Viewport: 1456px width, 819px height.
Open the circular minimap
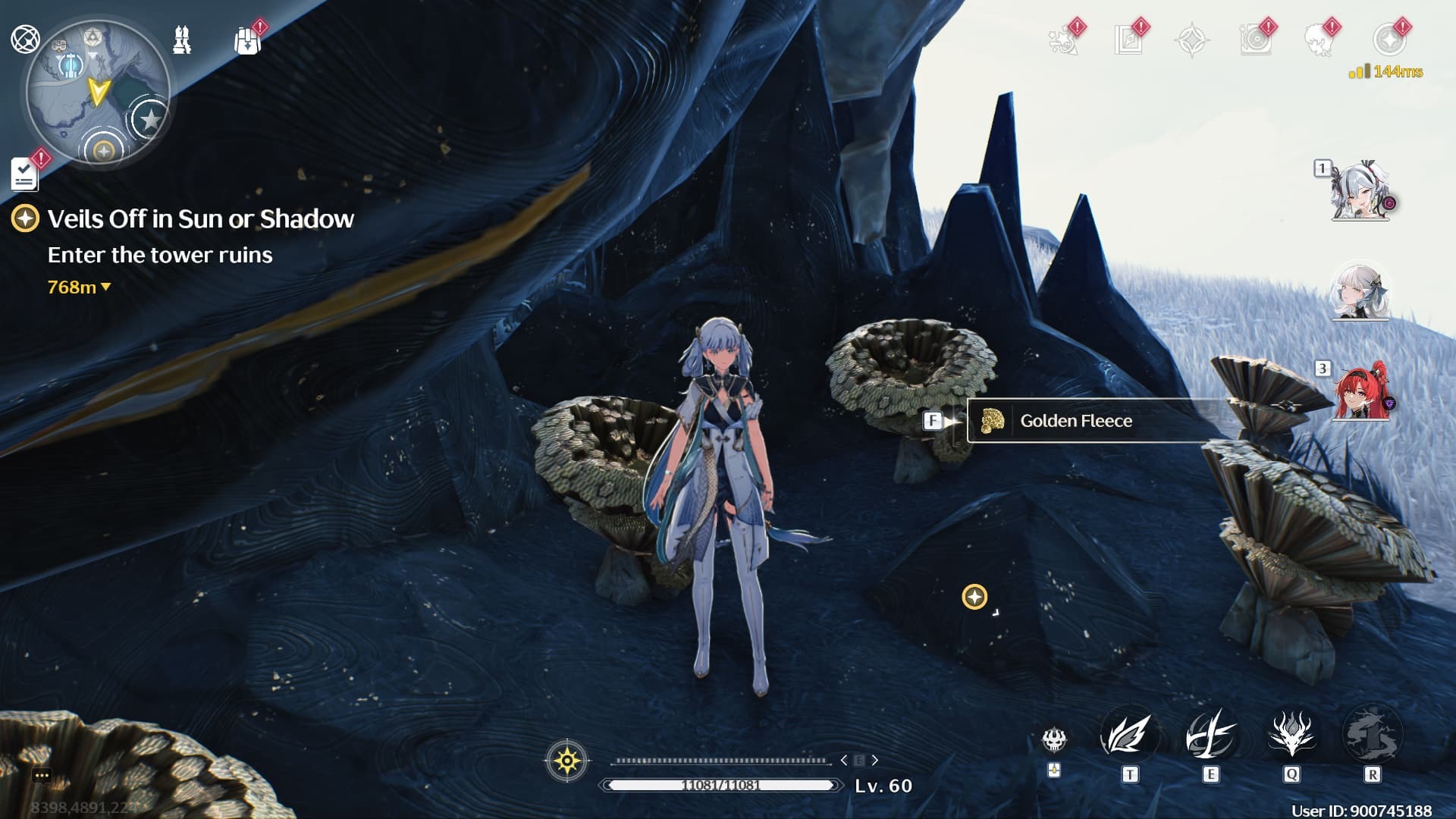tap(97, 93)
